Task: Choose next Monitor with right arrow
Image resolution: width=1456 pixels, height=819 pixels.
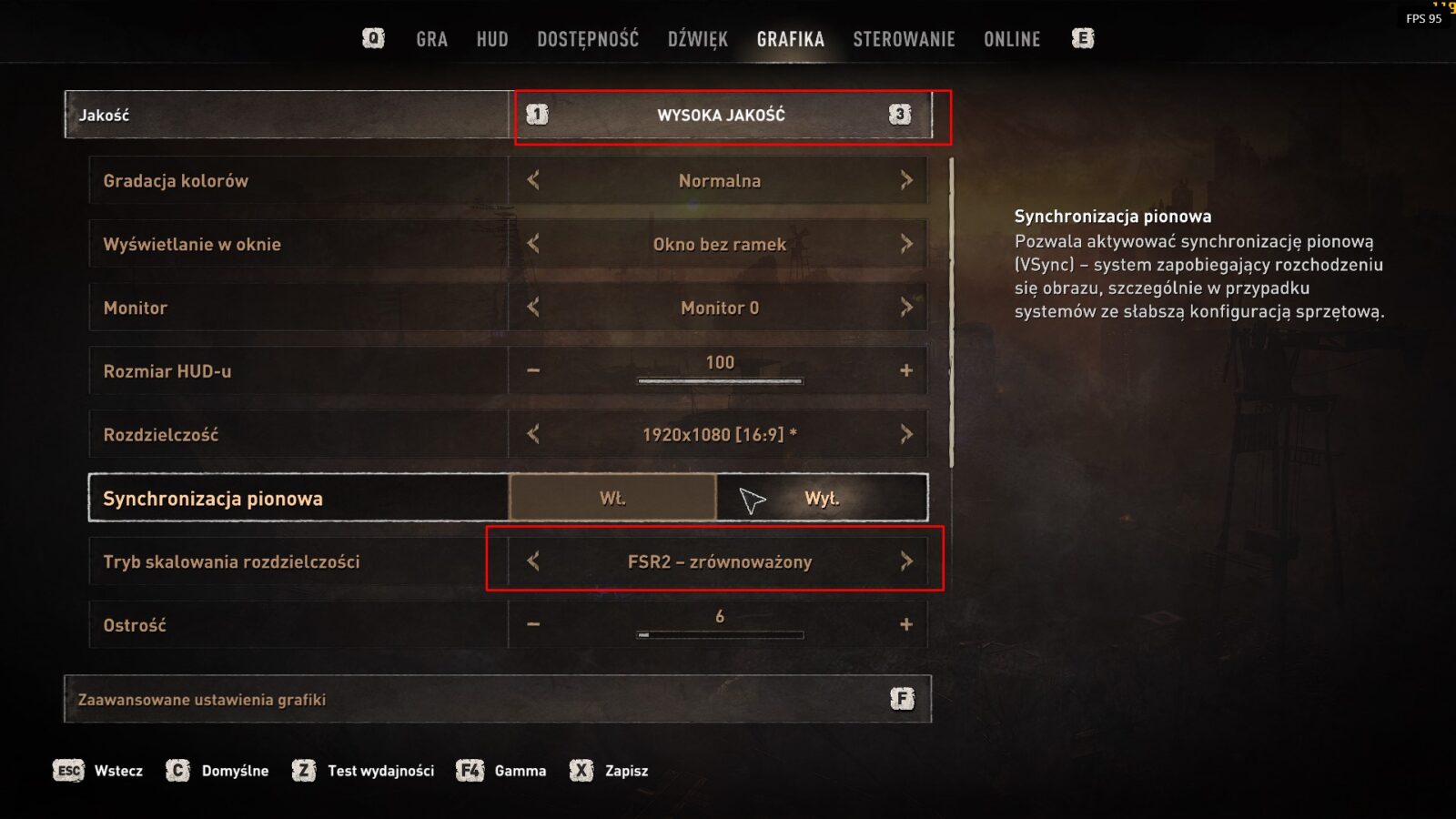Action: point(906,308)
